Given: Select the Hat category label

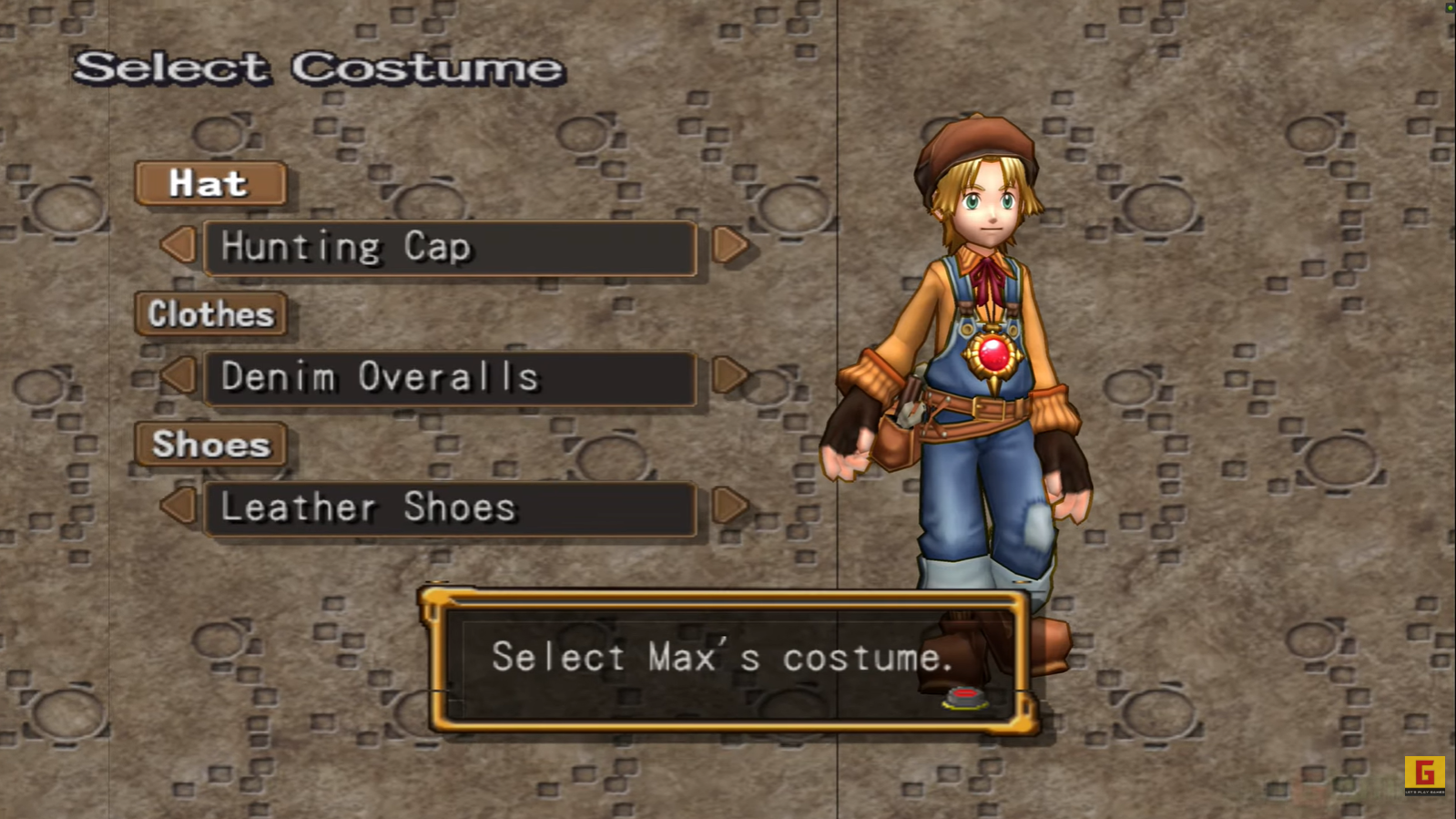Looking at the screenshot, I should tap(210, 184).
